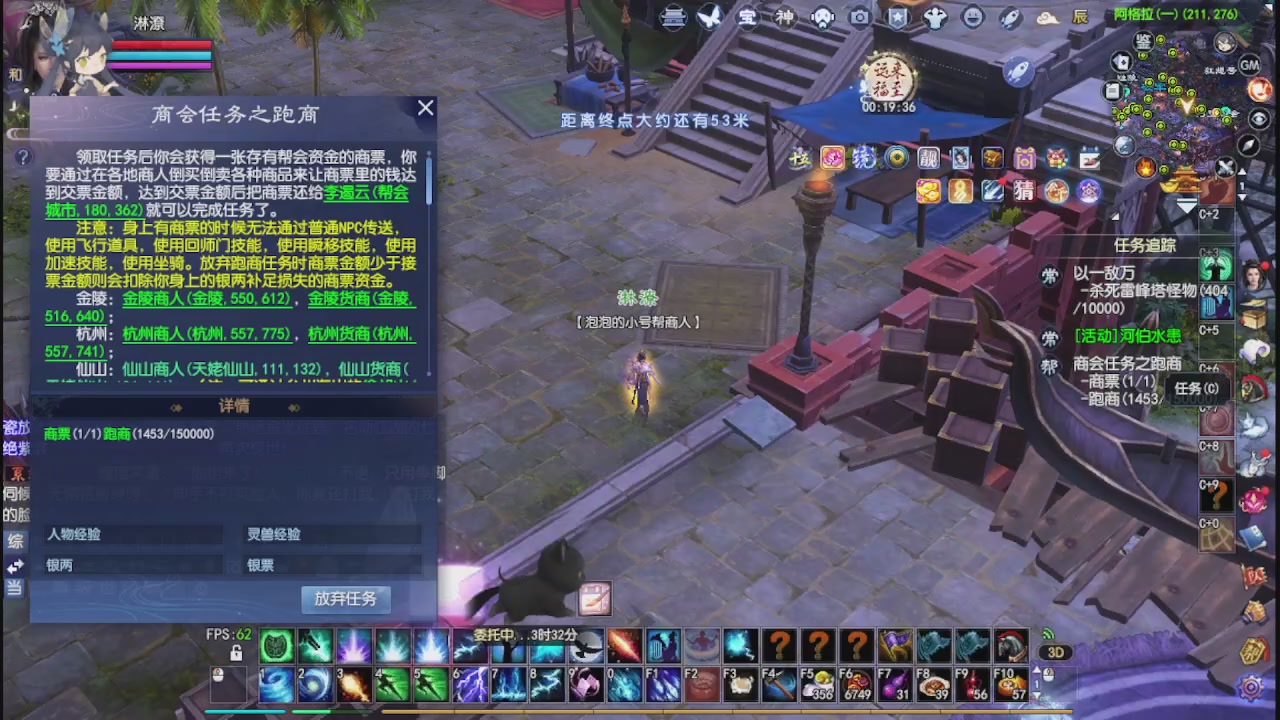Toggle the 3D minimap view button
The width and height of the screenshot is (1280, 720).
pos(1055,652)
